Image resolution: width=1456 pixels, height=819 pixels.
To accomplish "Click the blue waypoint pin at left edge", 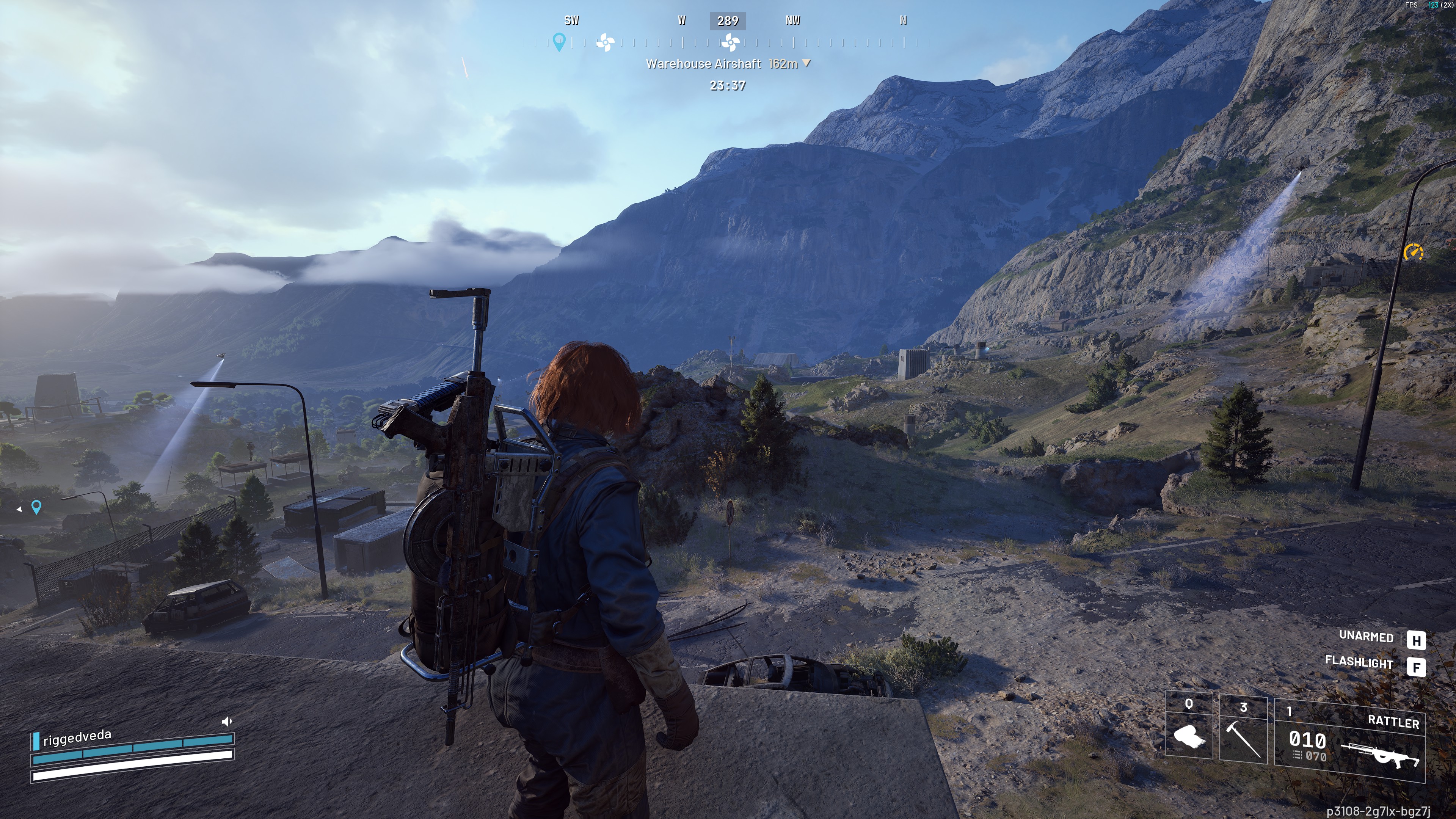I will tap(36, 507).
